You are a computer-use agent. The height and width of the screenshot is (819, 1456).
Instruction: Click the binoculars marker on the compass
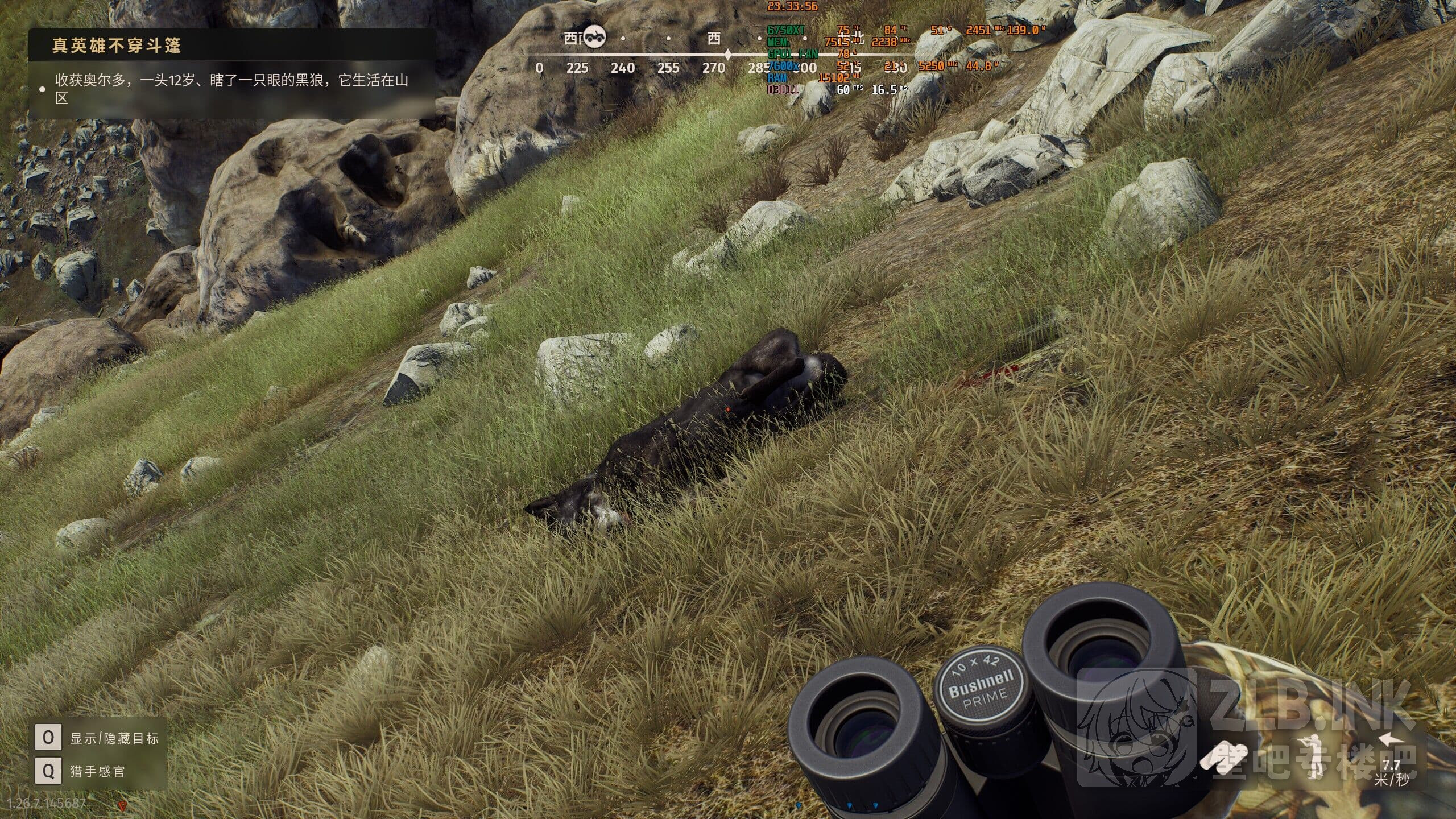click(x=595, y=37)
